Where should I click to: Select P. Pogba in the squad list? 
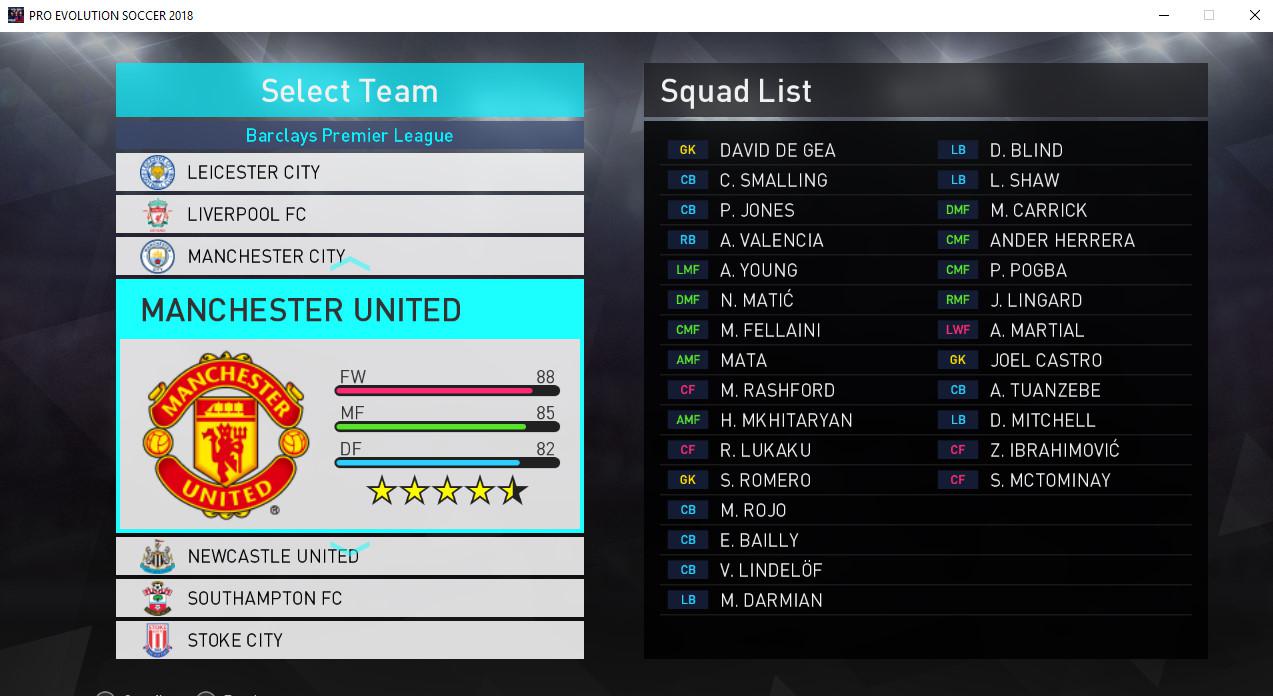(x=1028, y=270)
